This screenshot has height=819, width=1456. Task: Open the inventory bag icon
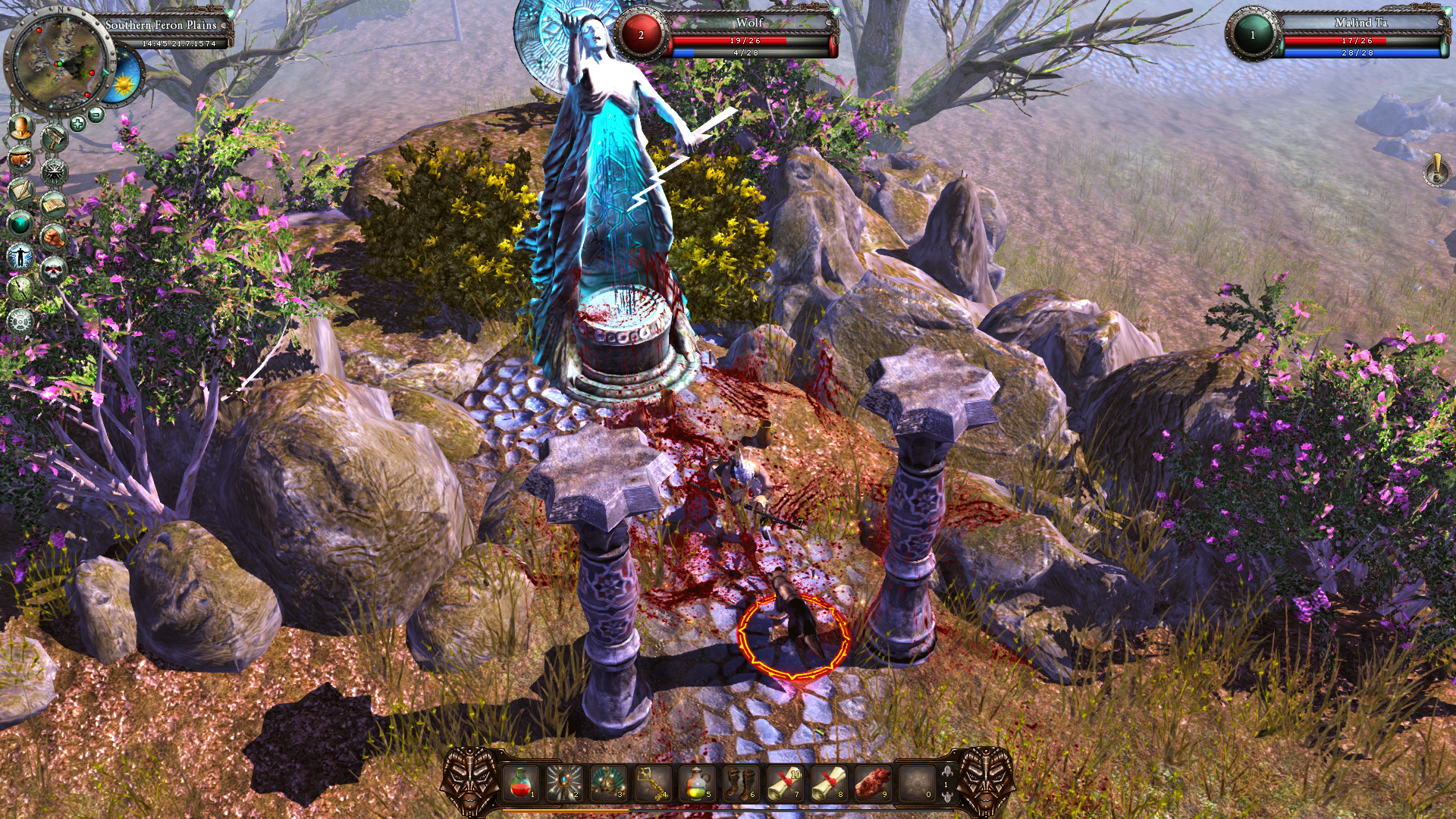[20, 159]
